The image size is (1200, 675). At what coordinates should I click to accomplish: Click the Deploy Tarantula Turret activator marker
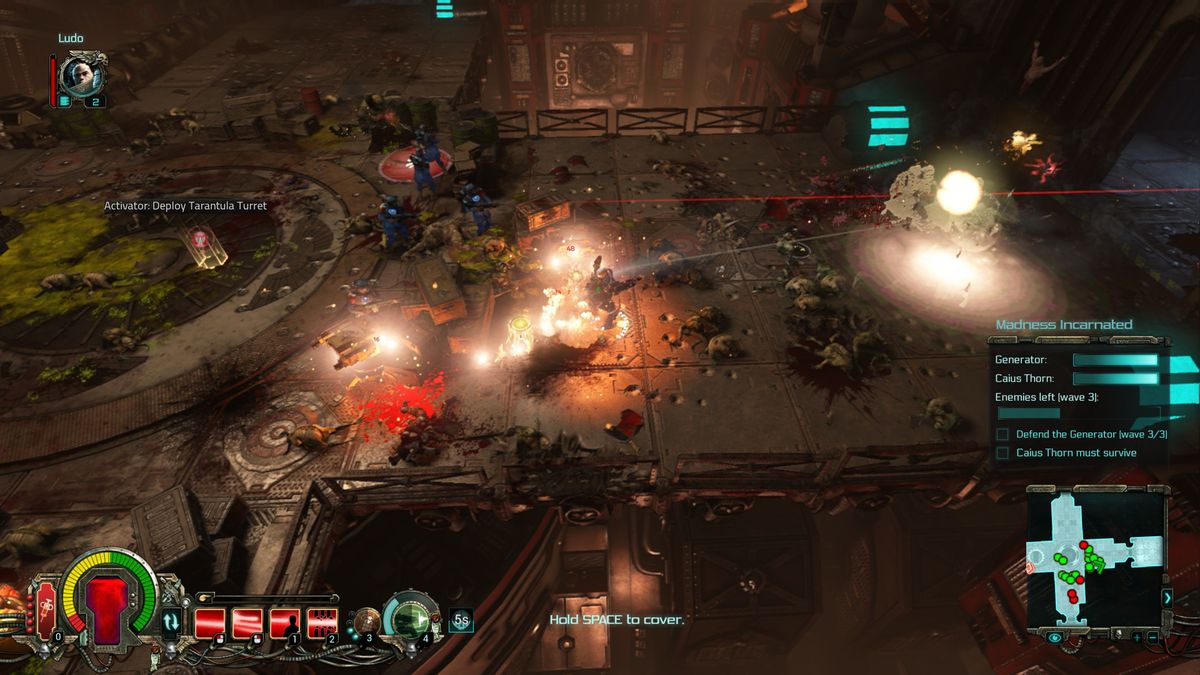pos(202,243)
